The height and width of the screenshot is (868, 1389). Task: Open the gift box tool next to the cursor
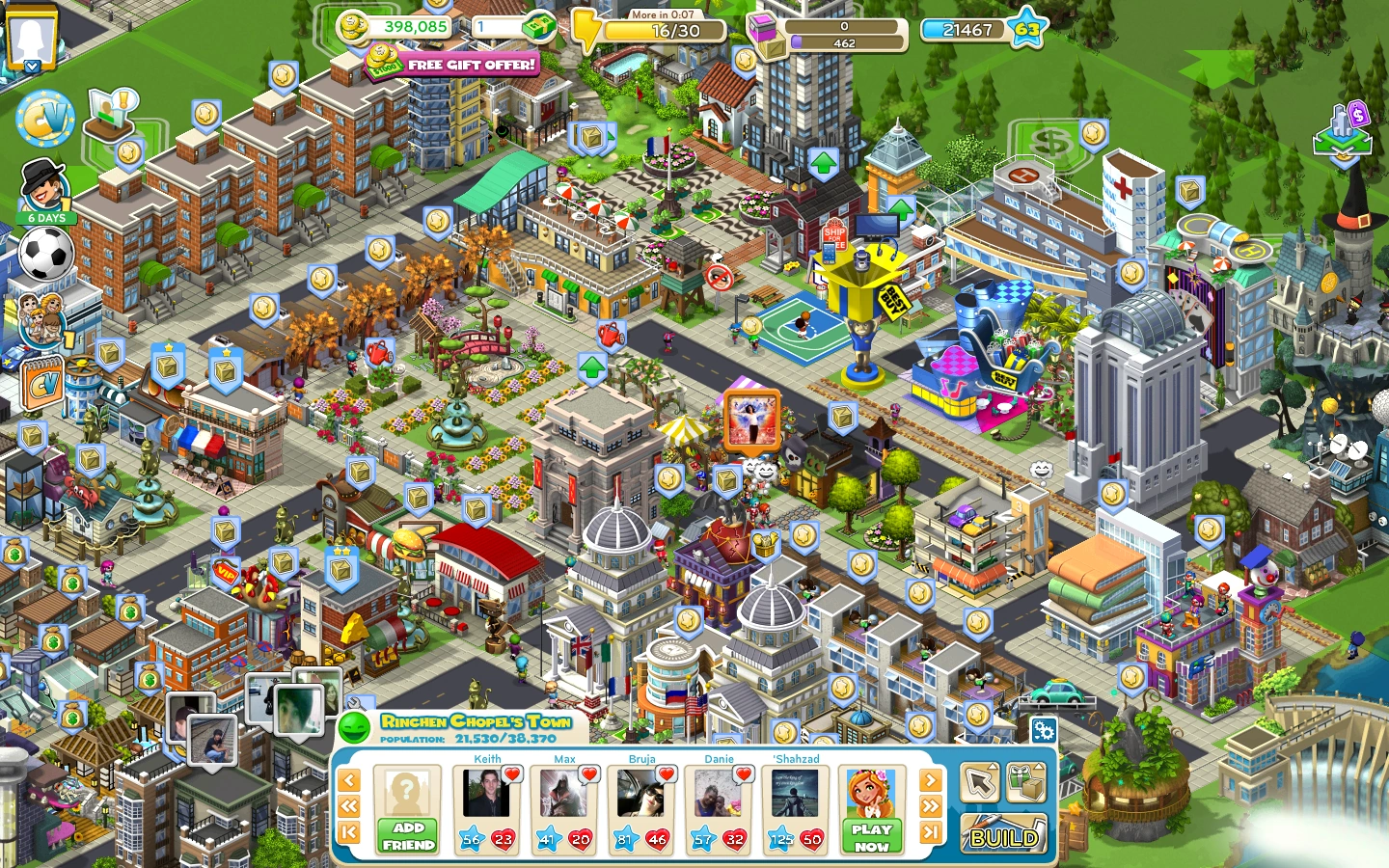1024,786
